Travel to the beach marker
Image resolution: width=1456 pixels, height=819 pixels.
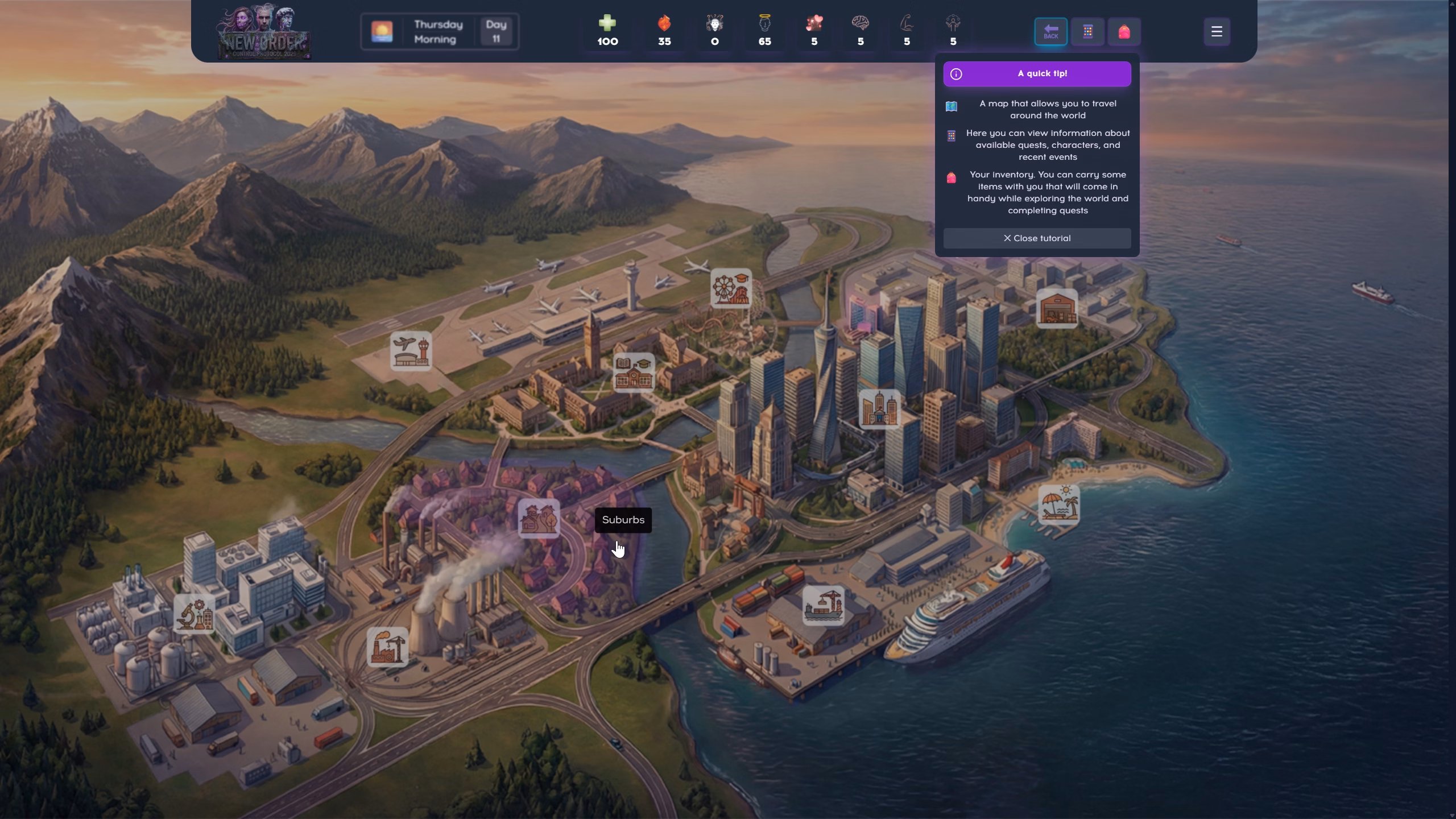coord(1058,504)
